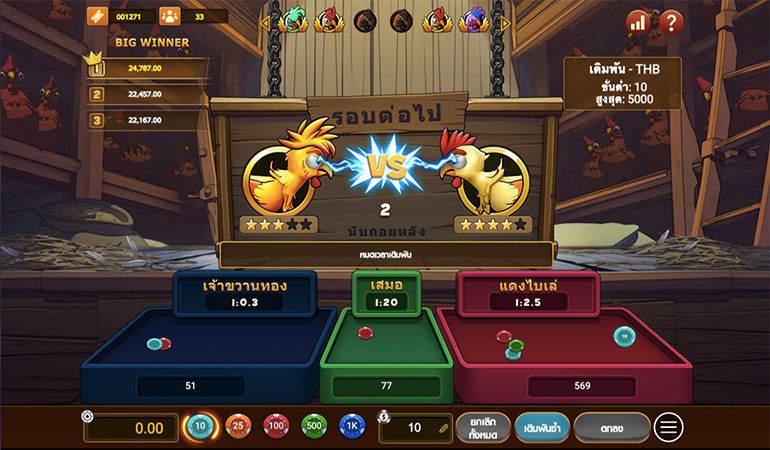Edit the custom bet amount field
Image resolution: width=770 pixels, height=450 pixels.
click(x=416, y=428)
